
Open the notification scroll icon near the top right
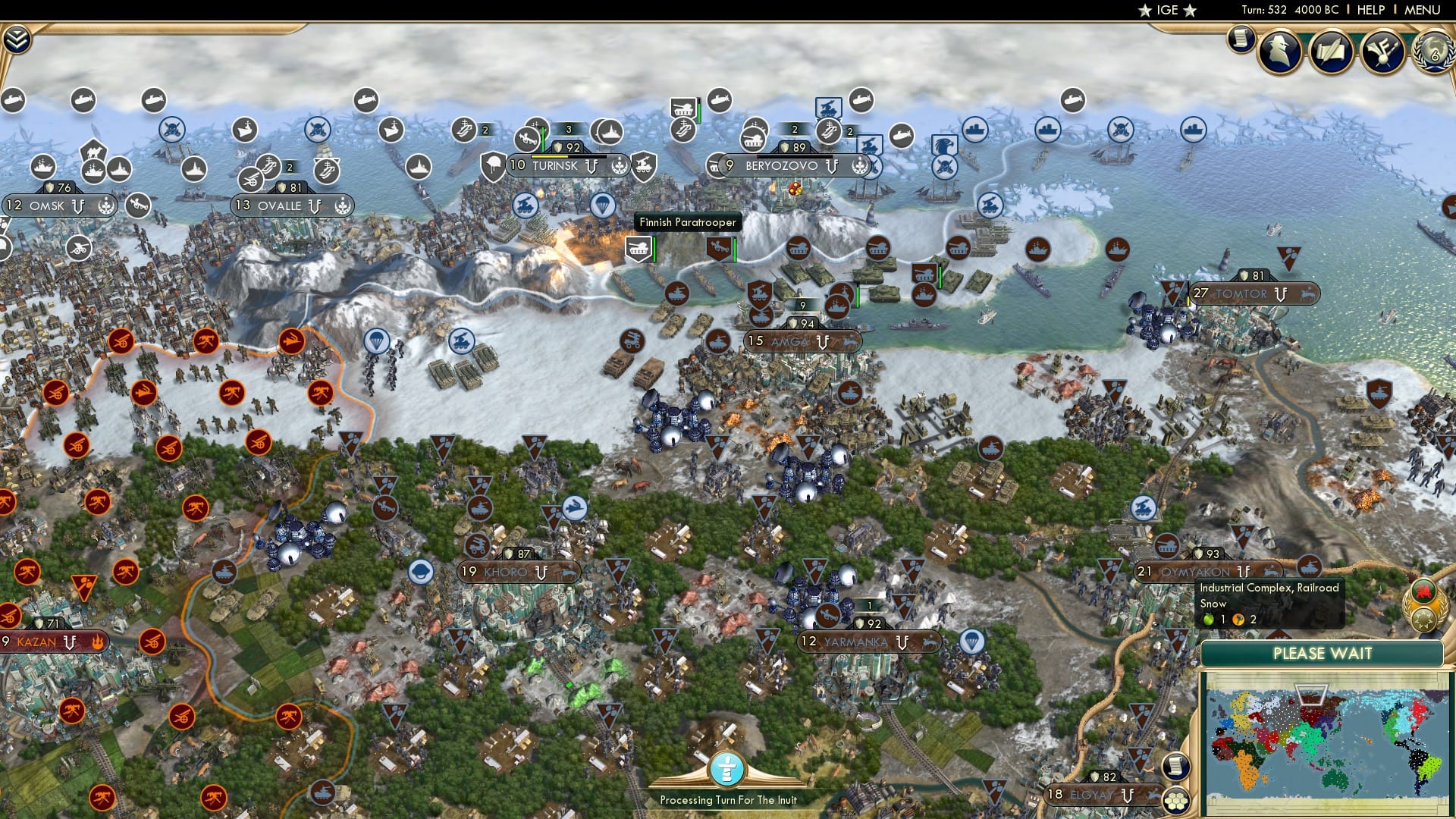point(1241,39)
